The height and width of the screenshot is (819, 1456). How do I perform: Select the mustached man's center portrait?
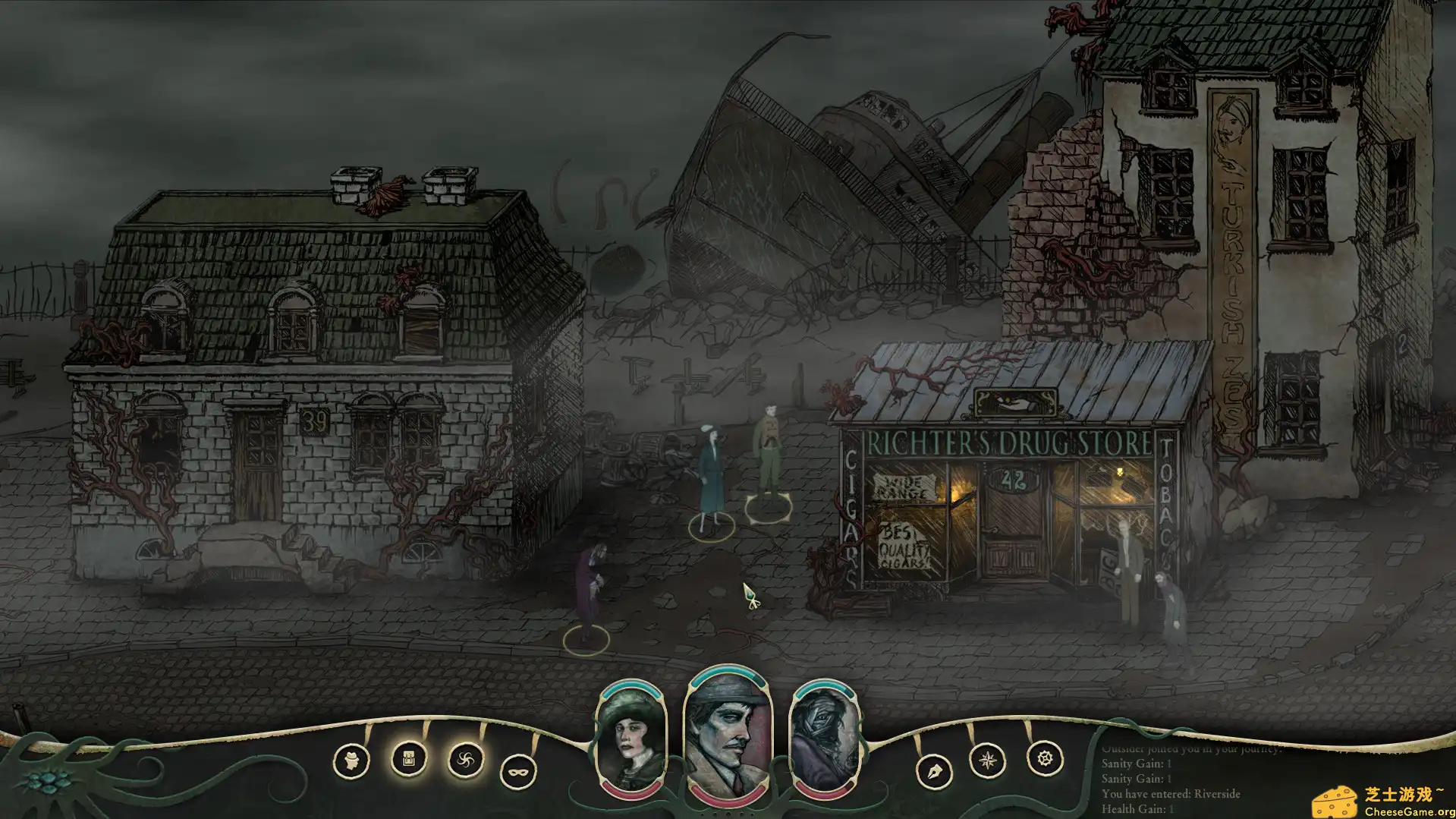point(726,734)
